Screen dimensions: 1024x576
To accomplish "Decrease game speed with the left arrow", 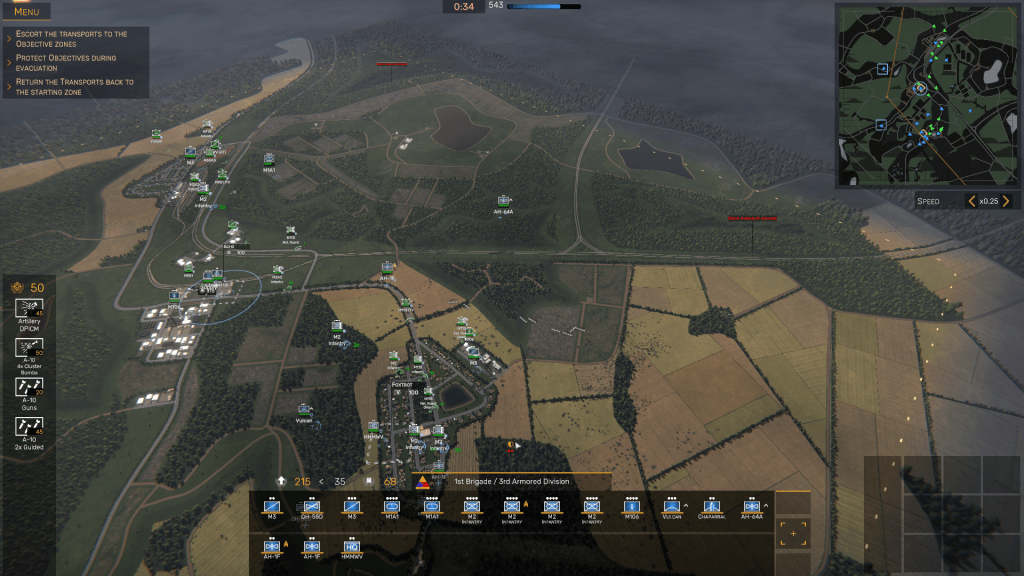I will tap(971, 201).
